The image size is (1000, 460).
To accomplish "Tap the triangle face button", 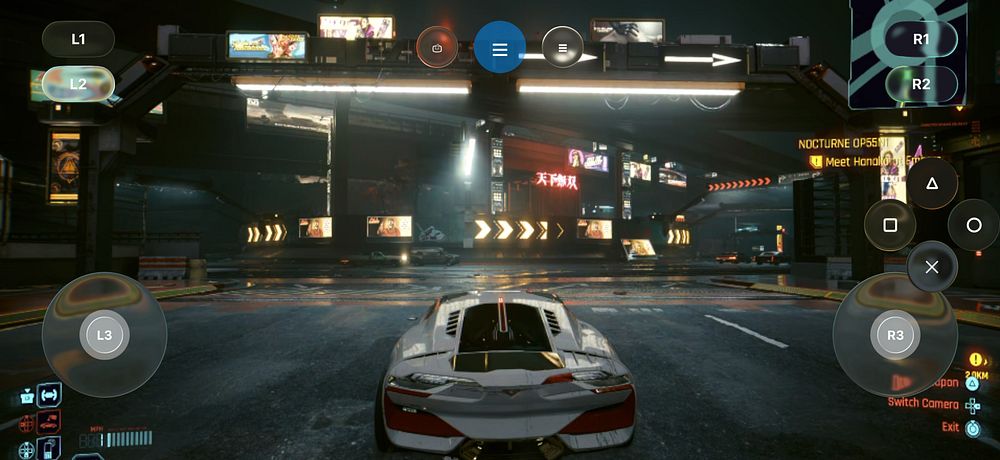I will (932, 183).
